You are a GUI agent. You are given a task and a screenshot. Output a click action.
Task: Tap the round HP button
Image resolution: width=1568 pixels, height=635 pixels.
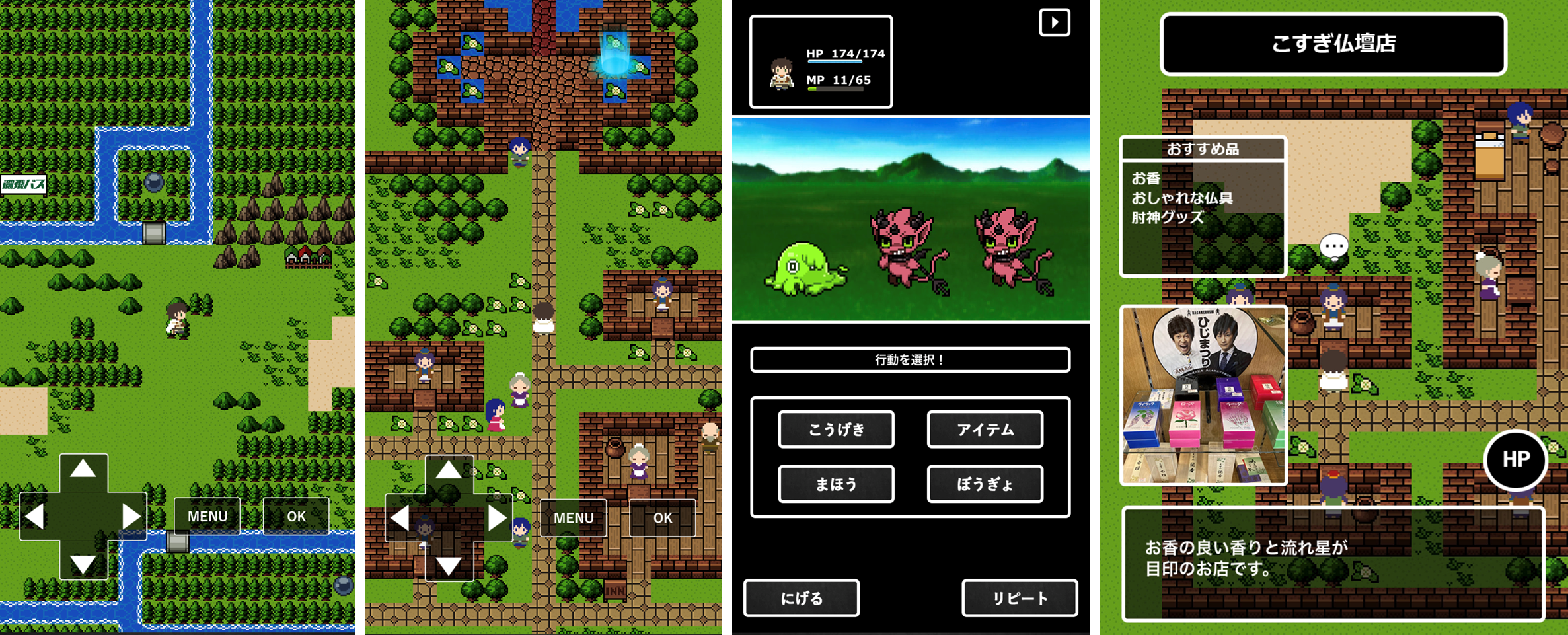click(1516, 460)
